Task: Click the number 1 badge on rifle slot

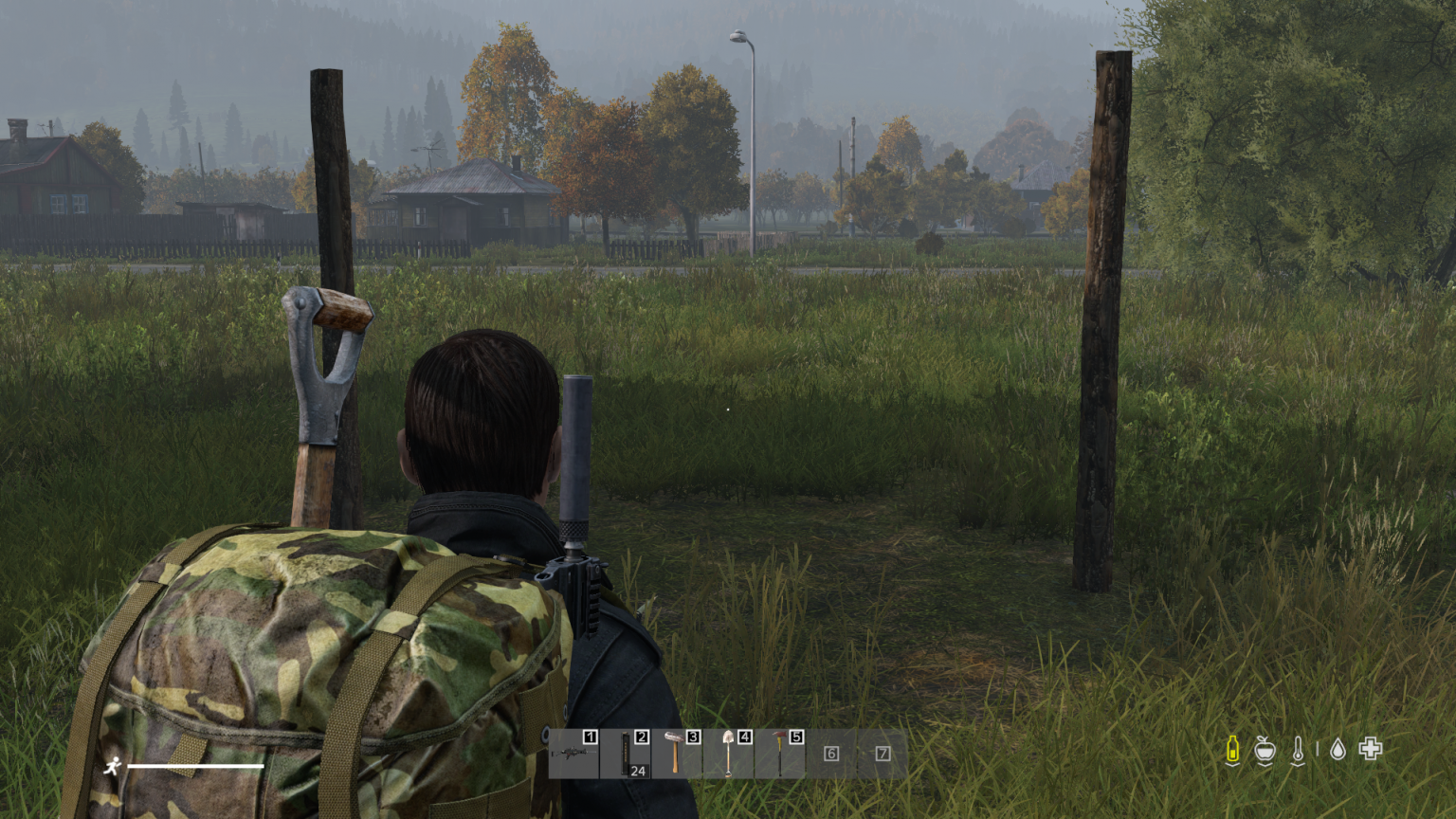Action: click(x=590, y=737)
